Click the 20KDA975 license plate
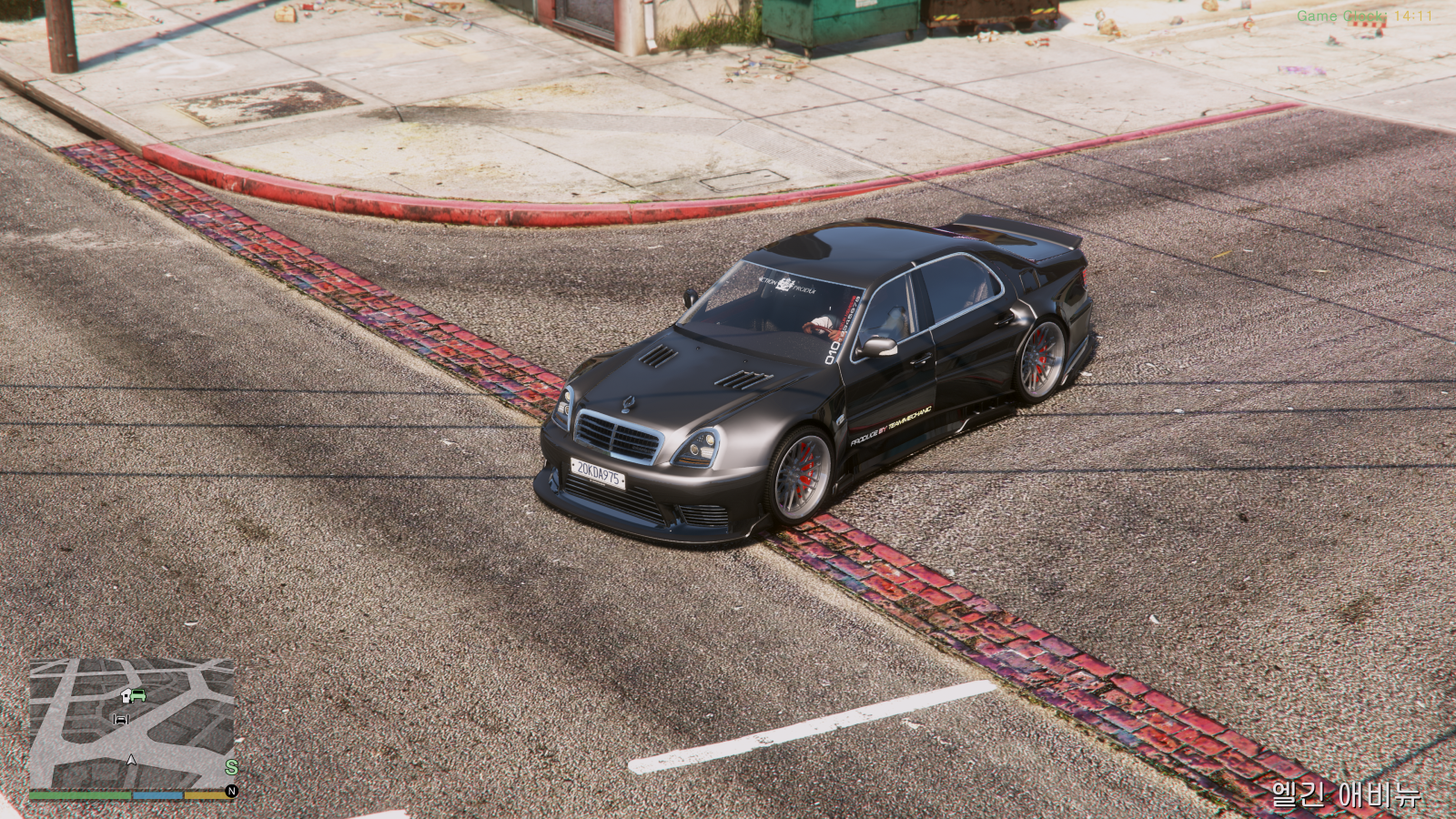Viewport: 1456px width, 819px height. pyautogui.click(x=600, y=475)
